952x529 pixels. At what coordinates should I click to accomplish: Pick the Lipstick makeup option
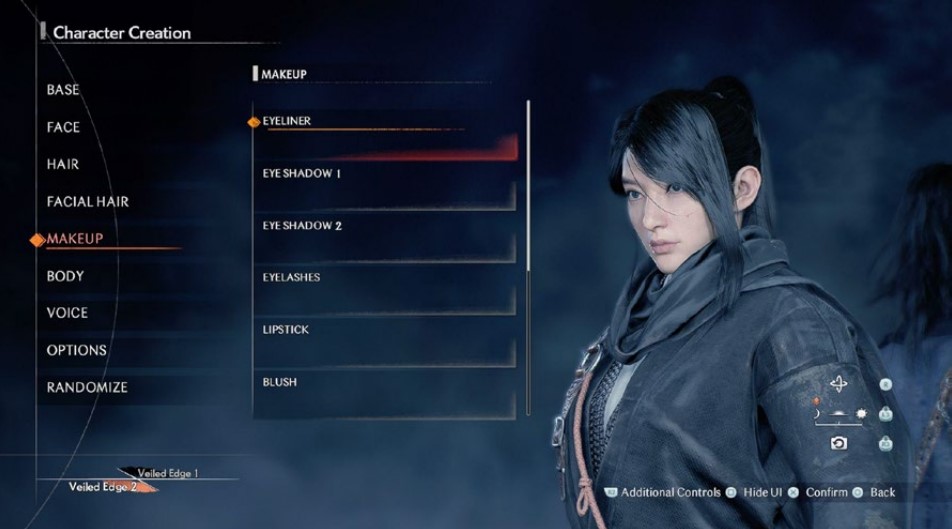pos(286,330)
